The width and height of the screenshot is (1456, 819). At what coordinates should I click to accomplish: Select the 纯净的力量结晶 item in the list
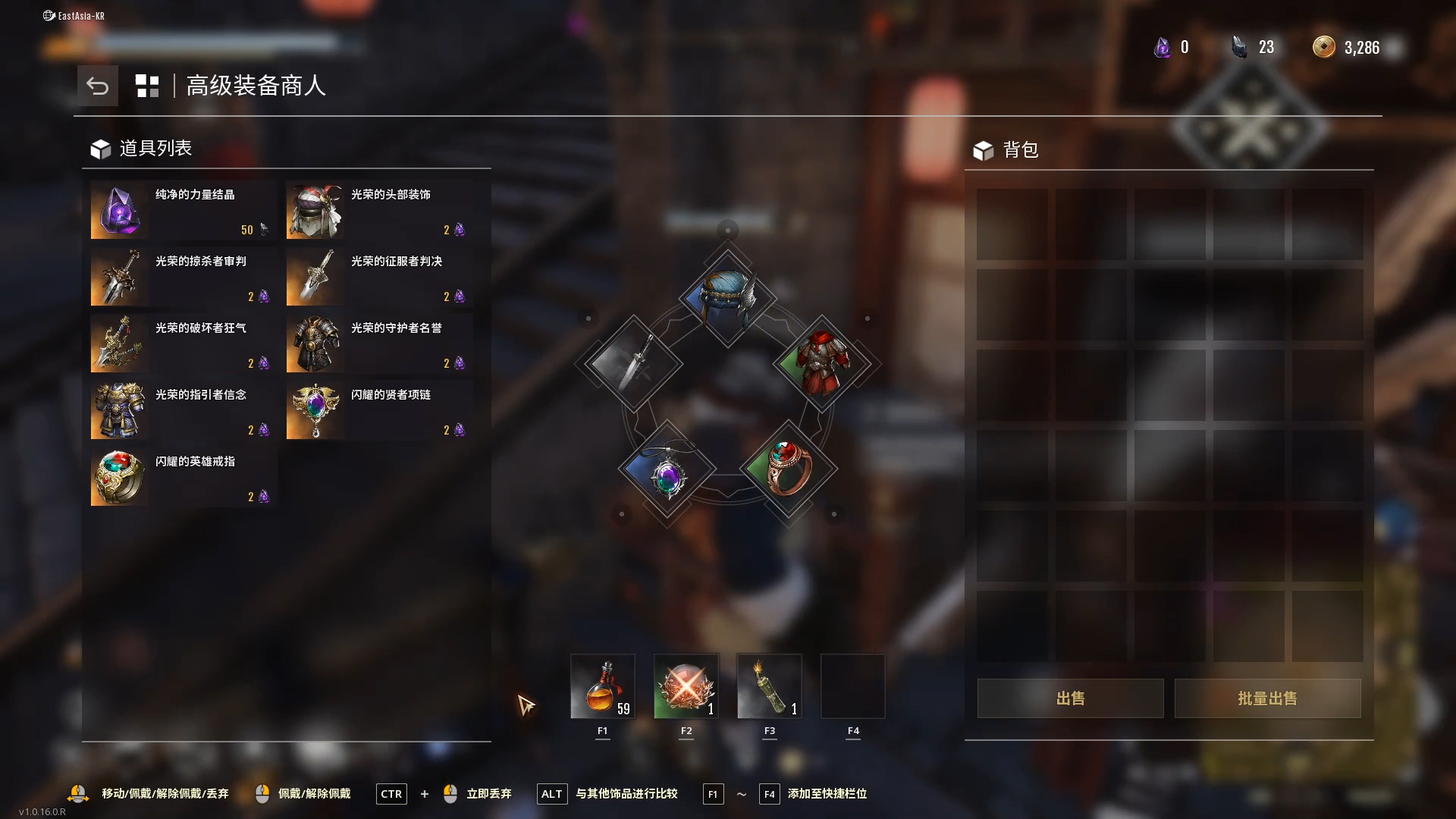[182, 210]
